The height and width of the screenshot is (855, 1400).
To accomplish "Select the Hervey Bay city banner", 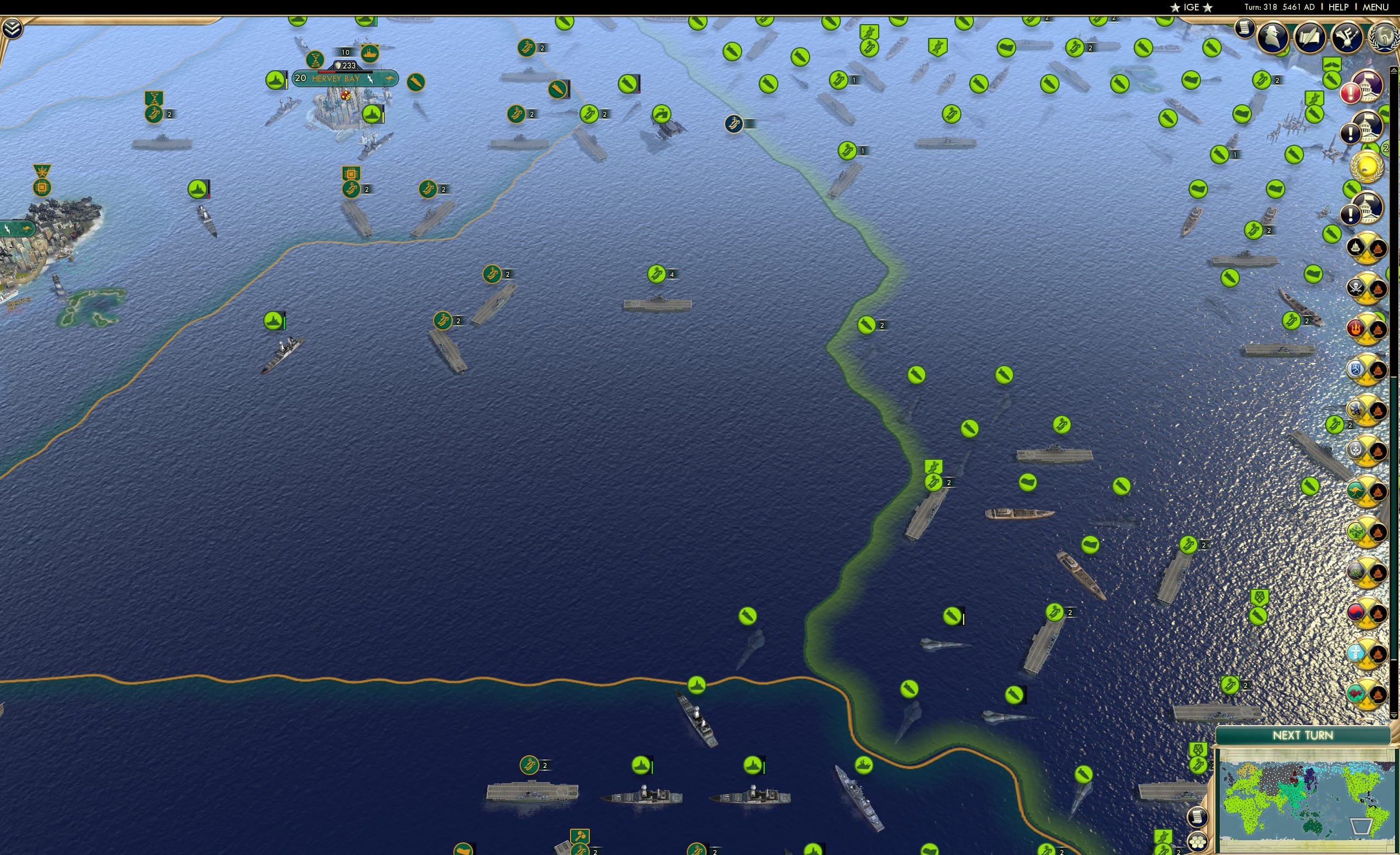I will (x=337, y=79).
